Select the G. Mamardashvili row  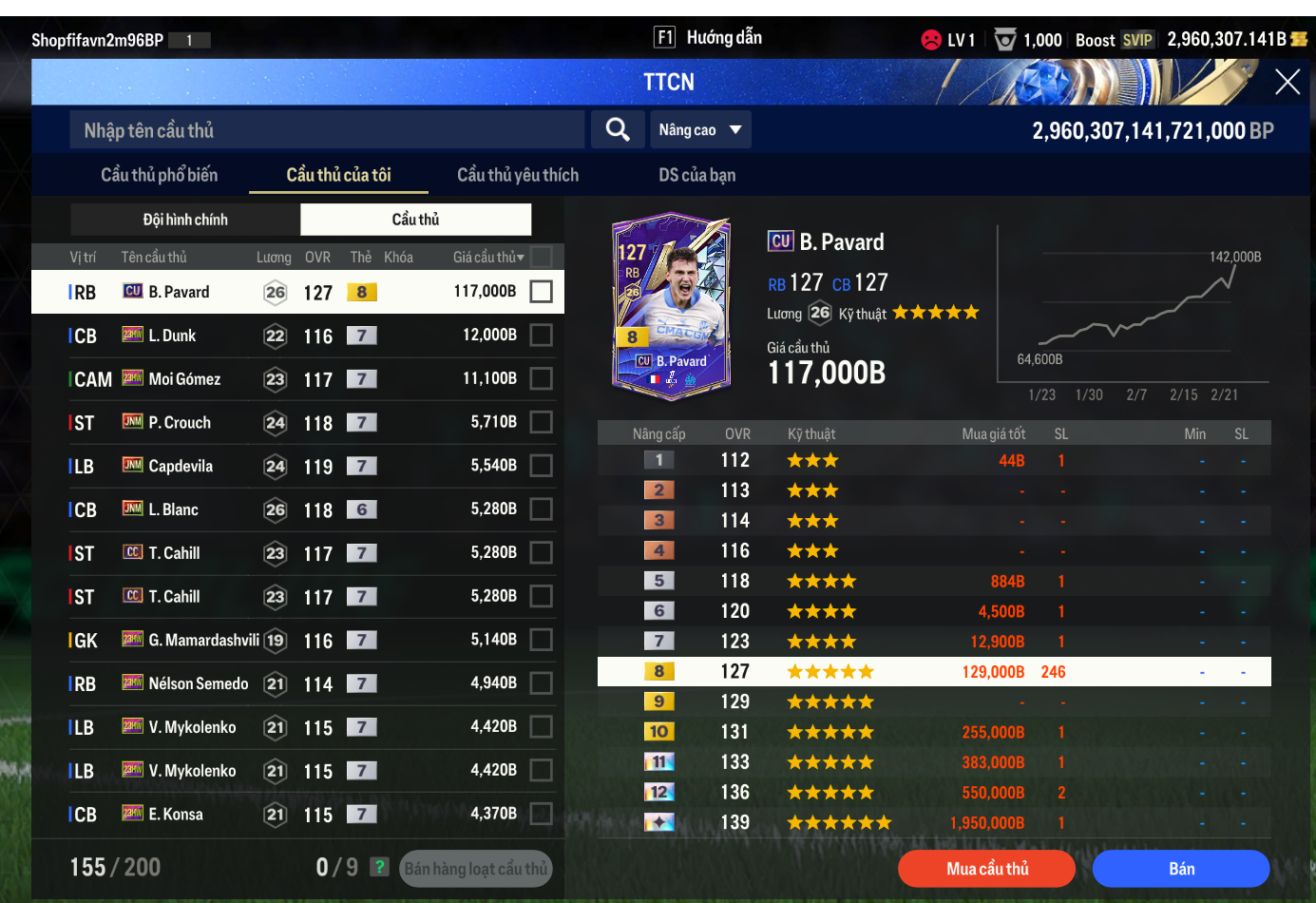click(285, 641)
